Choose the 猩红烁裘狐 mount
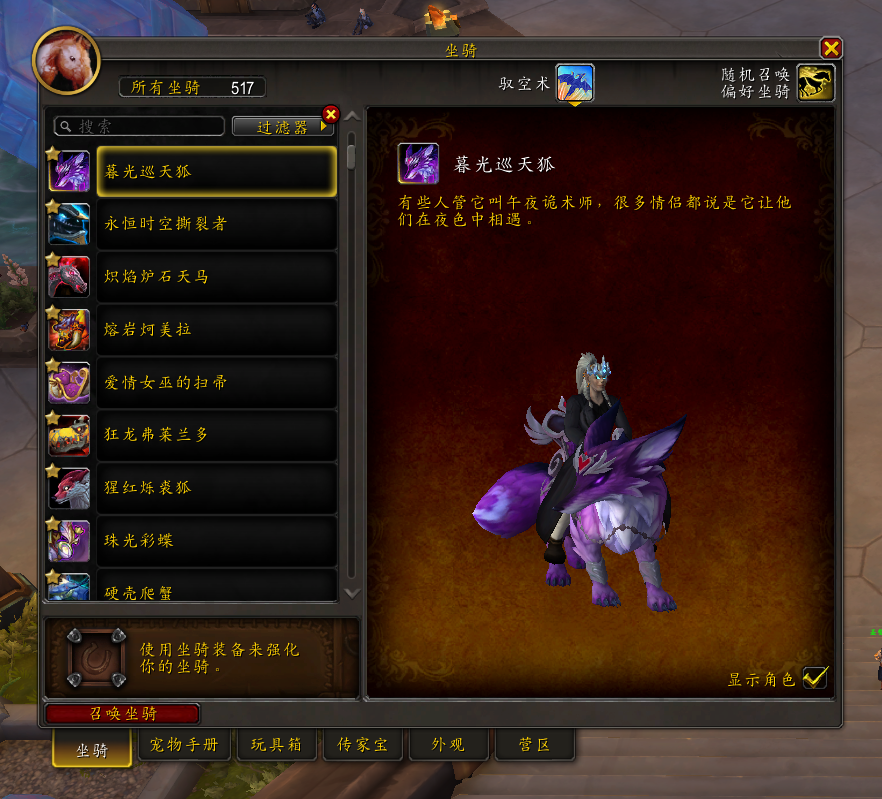 216,487
